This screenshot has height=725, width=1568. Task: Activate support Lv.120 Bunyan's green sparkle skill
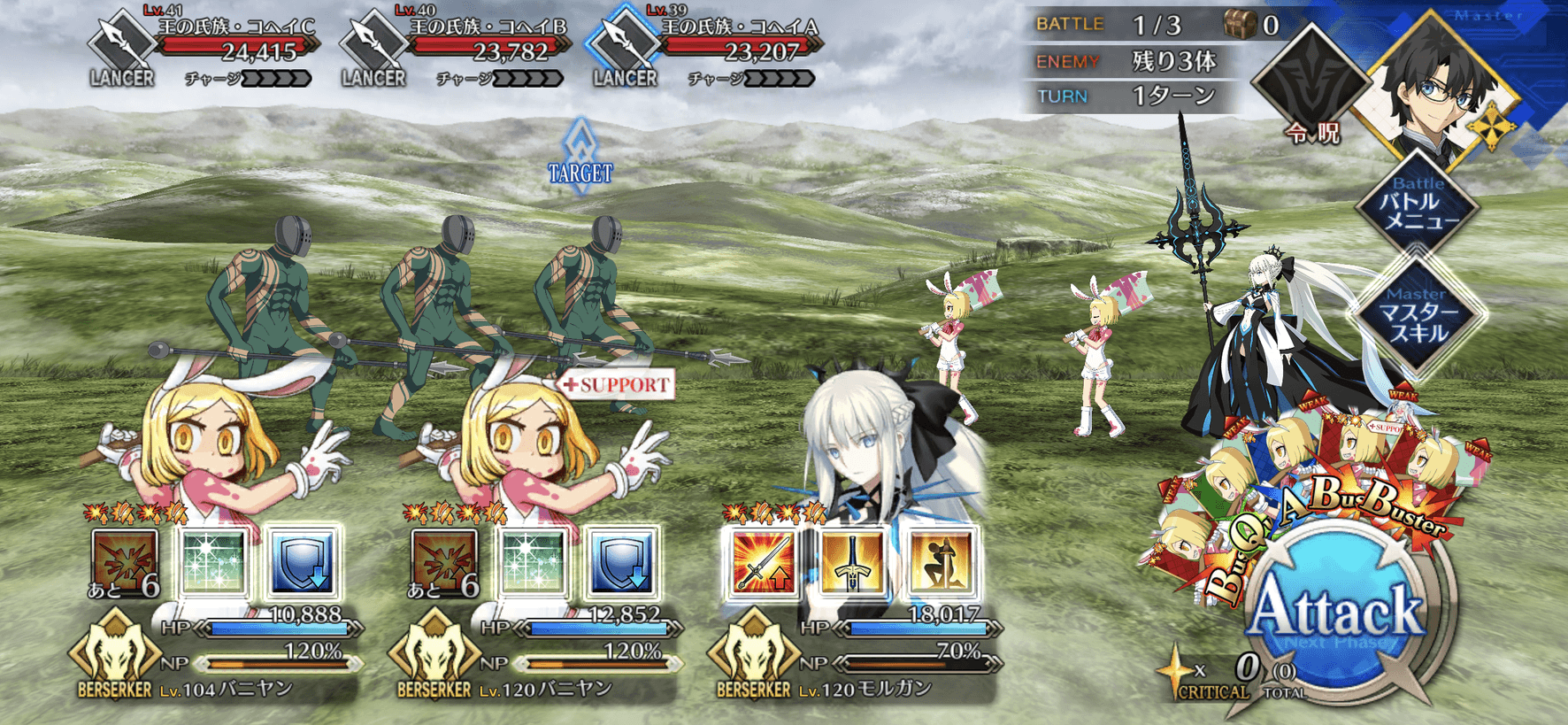point(533,561)
